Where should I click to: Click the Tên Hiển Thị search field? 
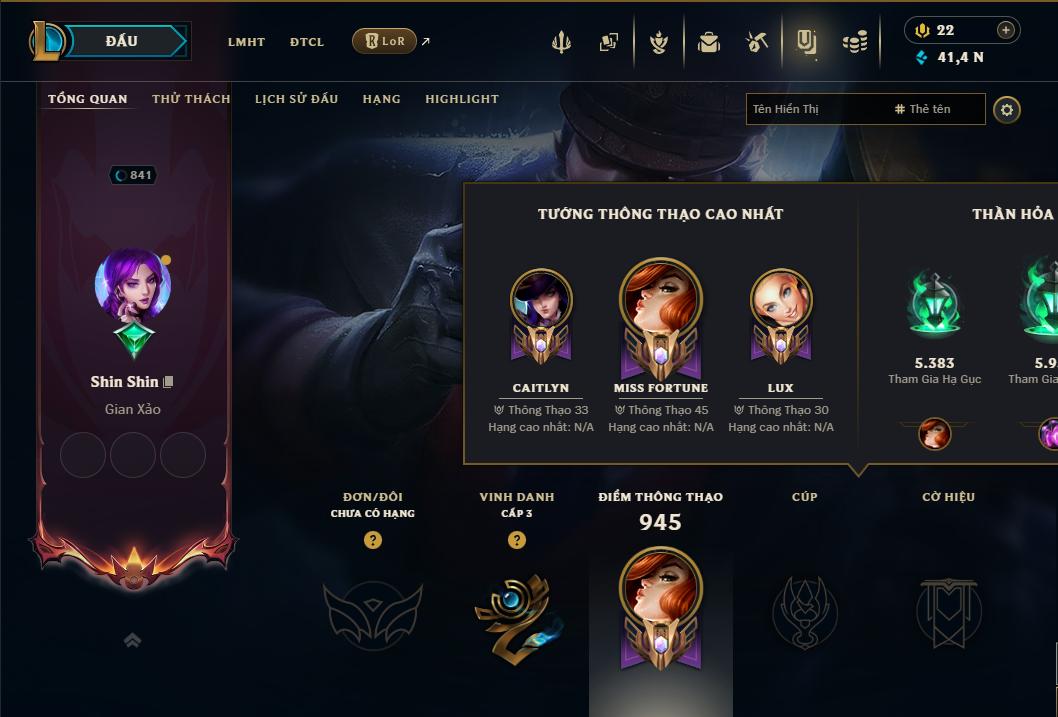point(815,109)
